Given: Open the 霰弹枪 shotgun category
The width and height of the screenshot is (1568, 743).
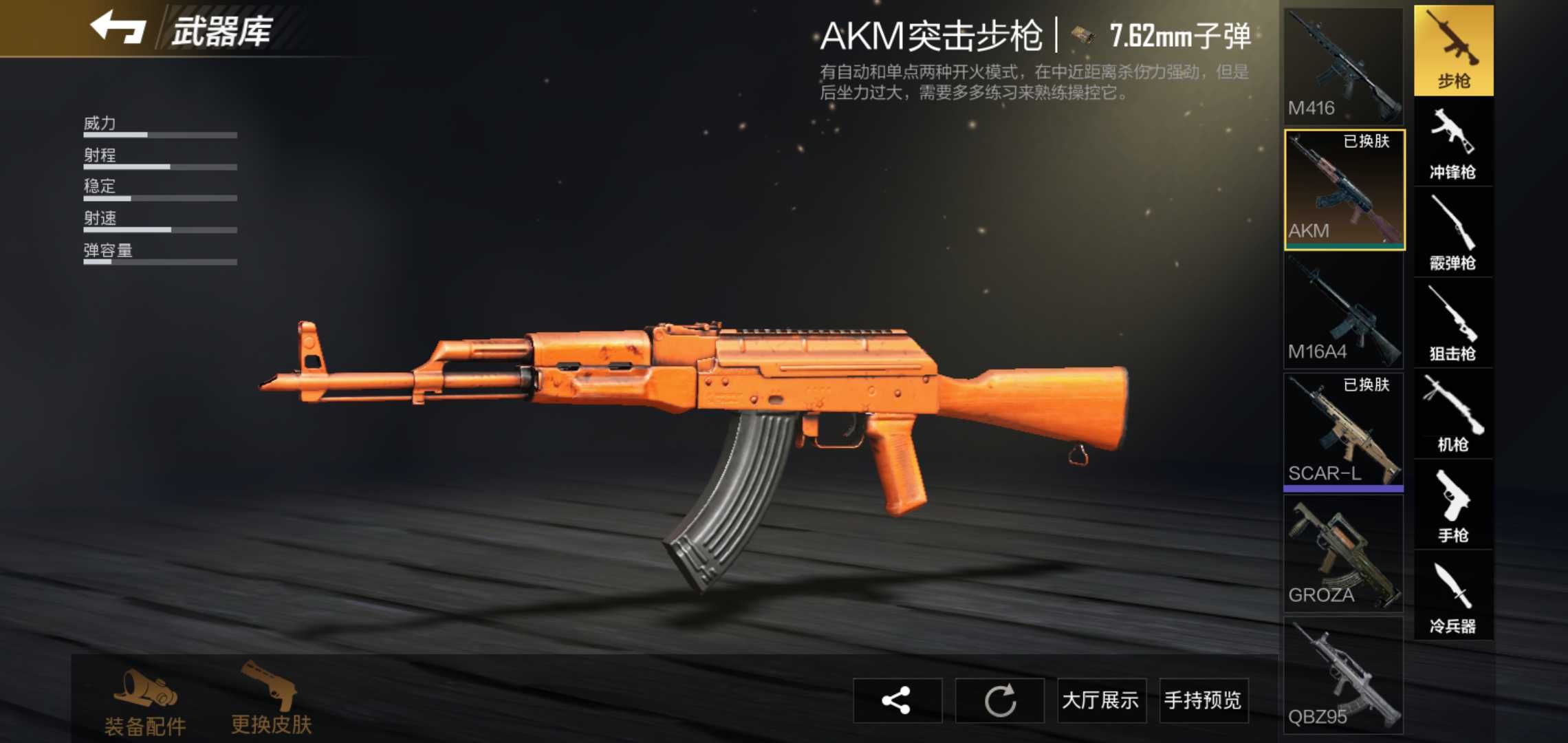Looking at the screenshot, I should [x=1453, y=230].
